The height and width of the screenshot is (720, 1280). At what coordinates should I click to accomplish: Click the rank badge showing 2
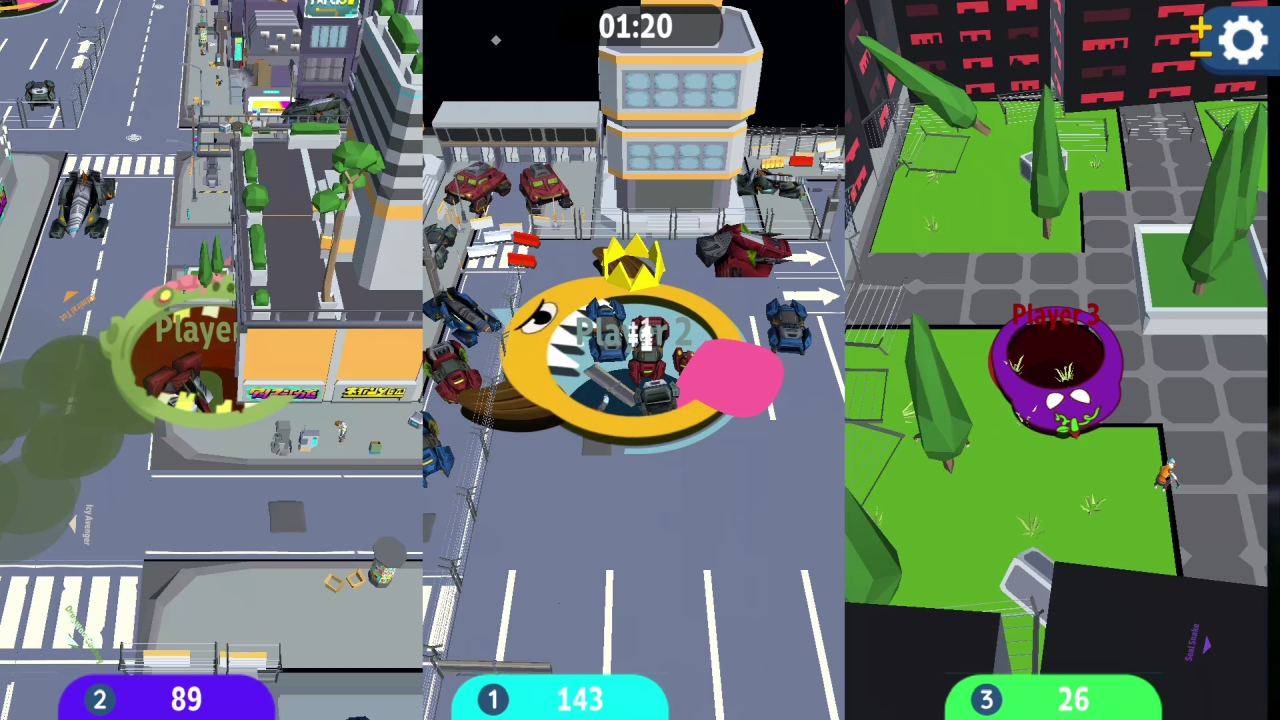[x=99, y=699]
